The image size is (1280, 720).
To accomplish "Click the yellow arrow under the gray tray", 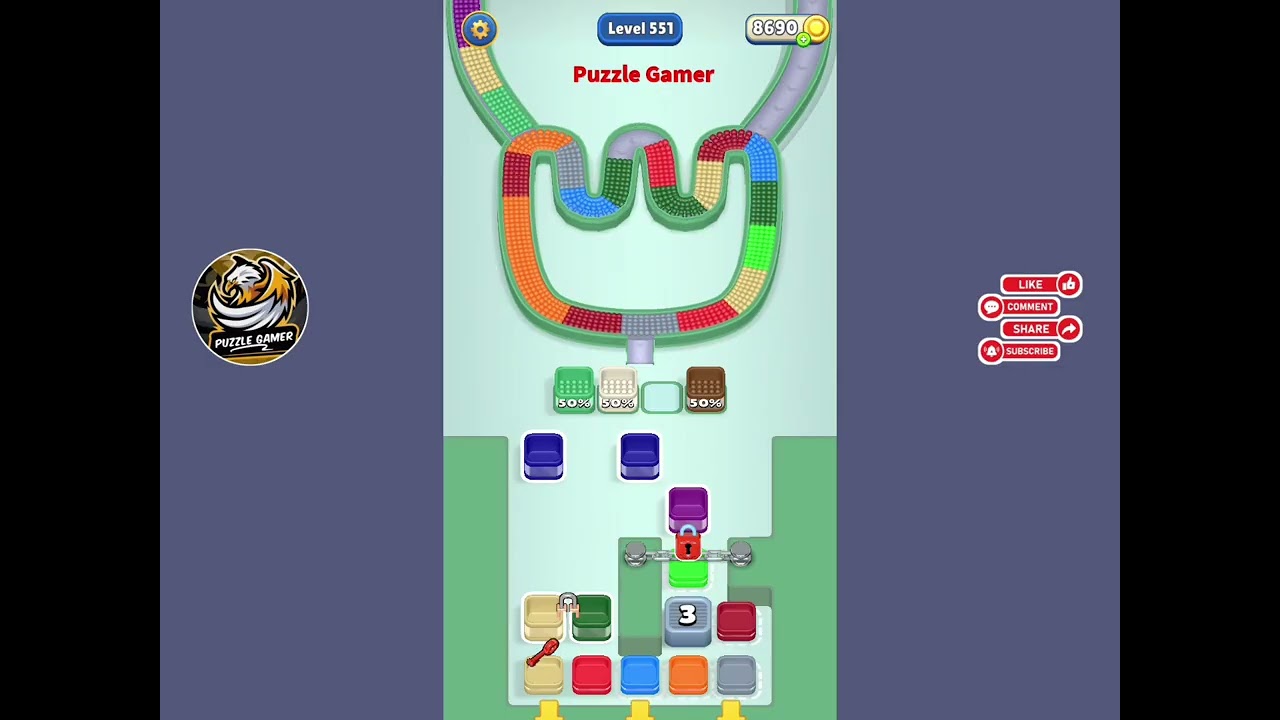I will point(731,711).
